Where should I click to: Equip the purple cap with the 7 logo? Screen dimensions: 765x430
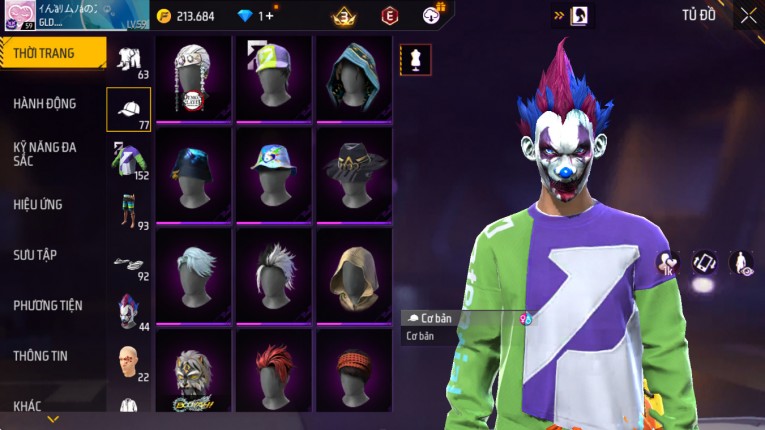(x=273, y=77)
